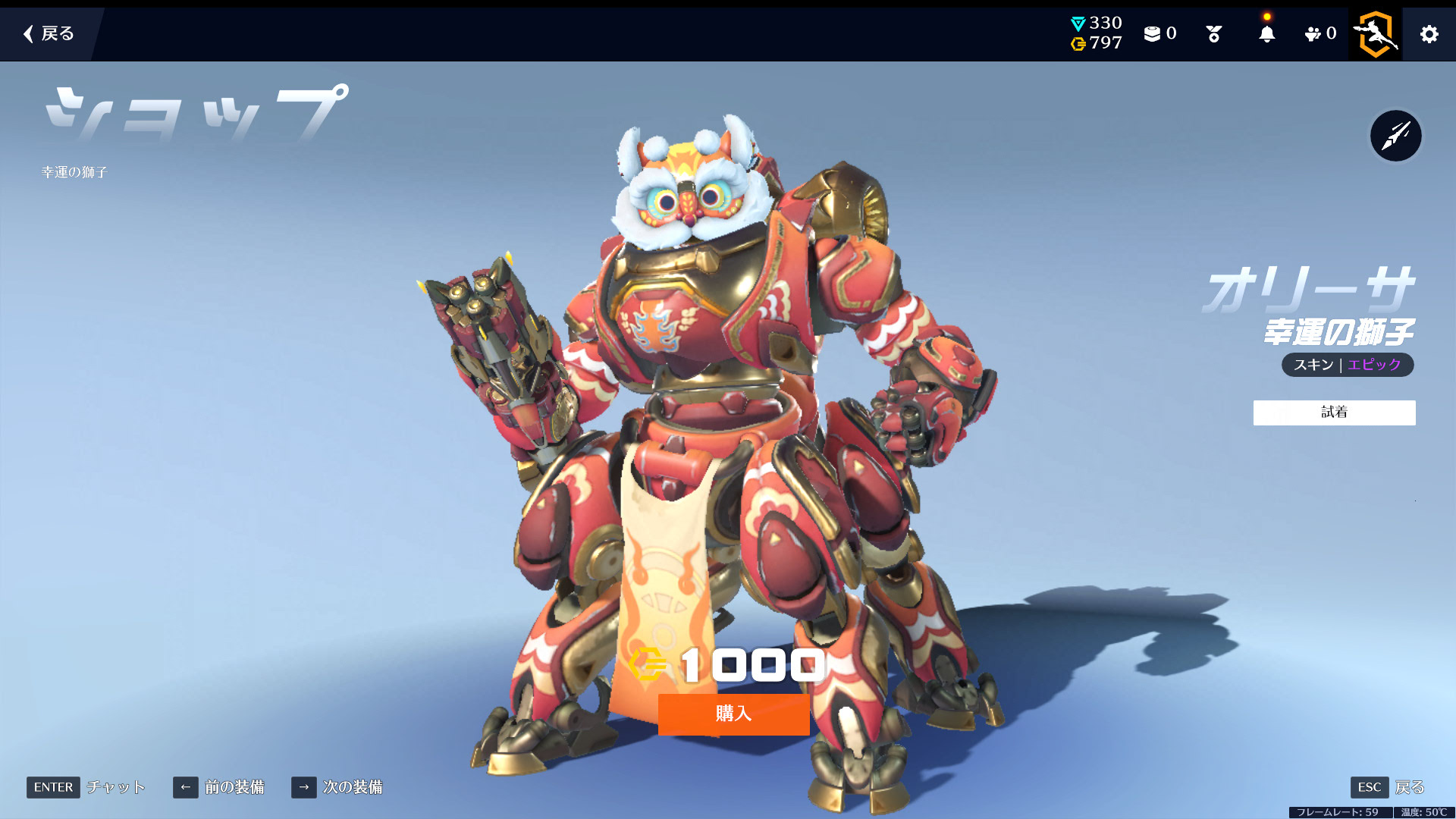
Task: Open the loot box count icon
Action: (x=1159, y=34)
